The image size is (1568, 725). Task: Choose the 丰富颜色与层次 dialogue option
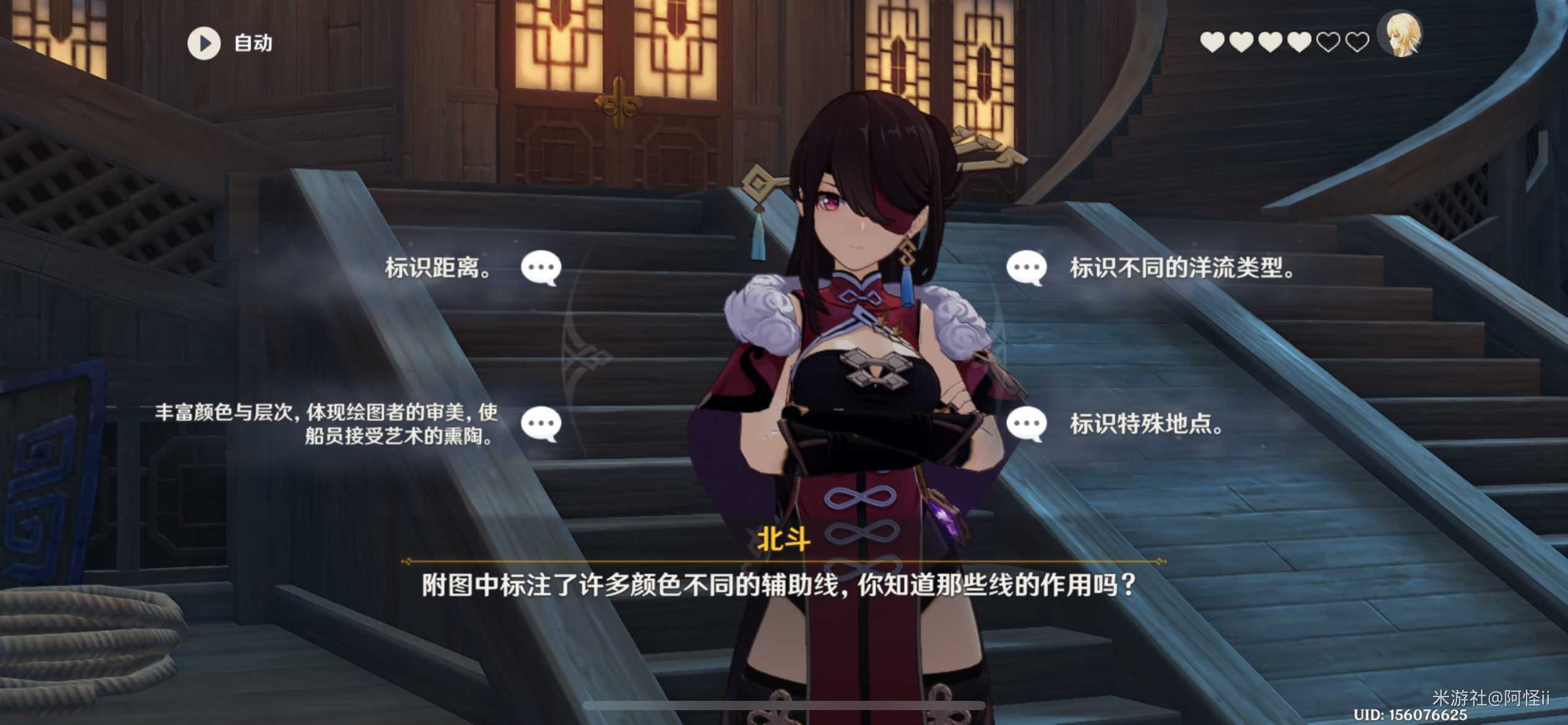[327, 425]
